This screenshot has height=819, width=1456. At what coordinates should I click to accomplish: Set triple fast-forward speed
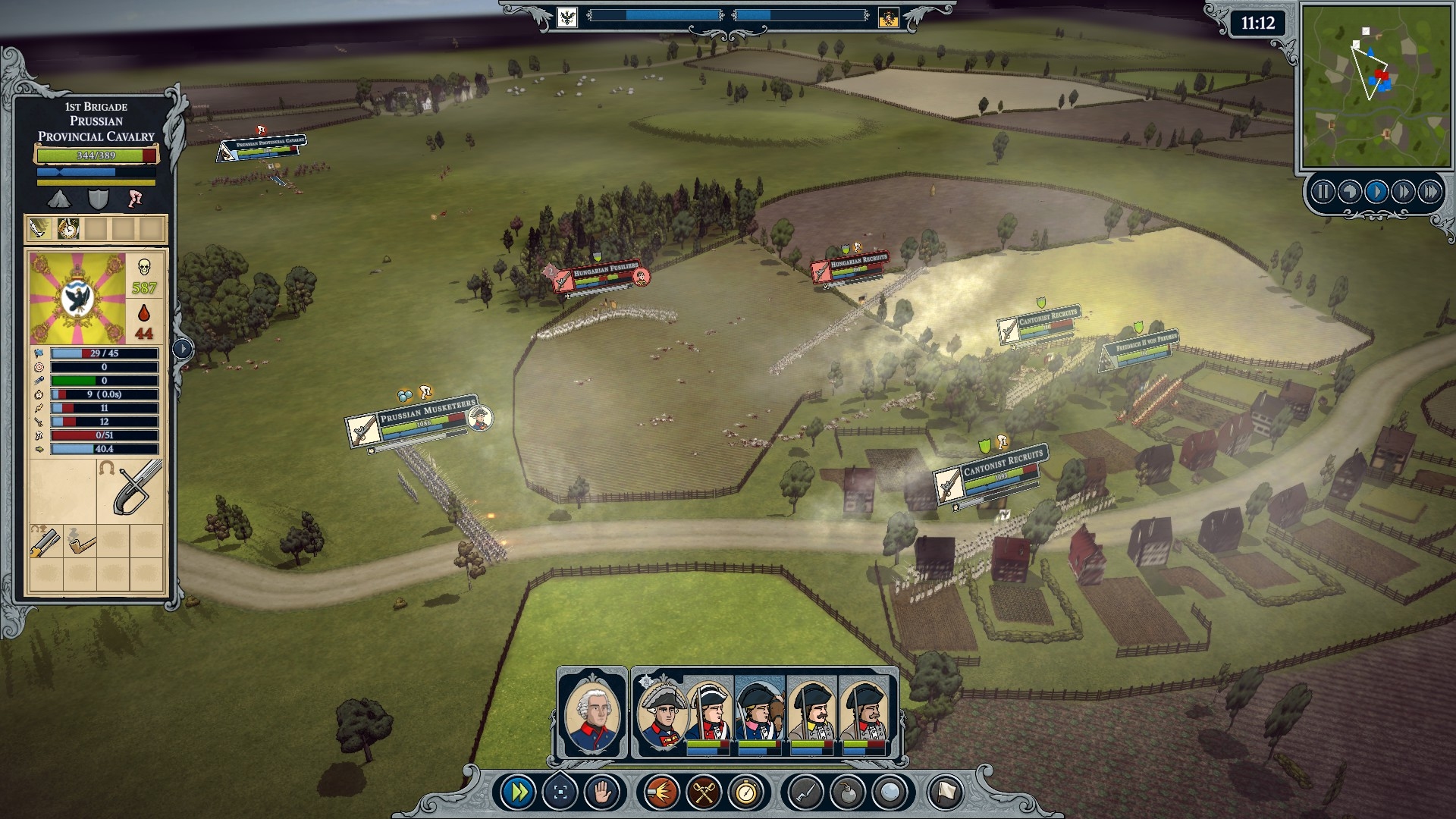coord(1429,192)
